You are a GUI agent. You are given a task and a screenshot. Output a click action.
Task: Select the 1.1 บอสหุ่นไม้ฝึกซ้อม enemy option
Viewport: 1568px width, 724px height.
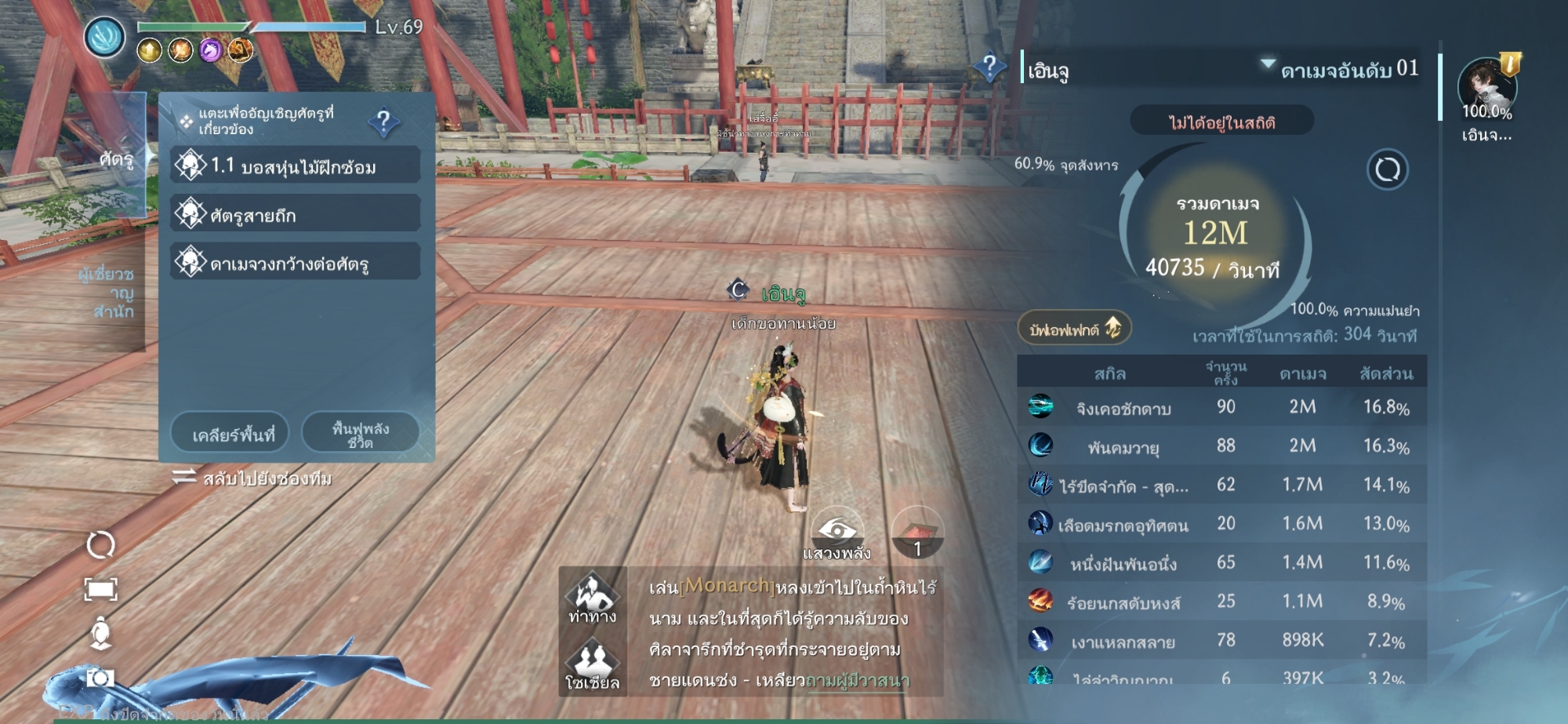[295, 166]
